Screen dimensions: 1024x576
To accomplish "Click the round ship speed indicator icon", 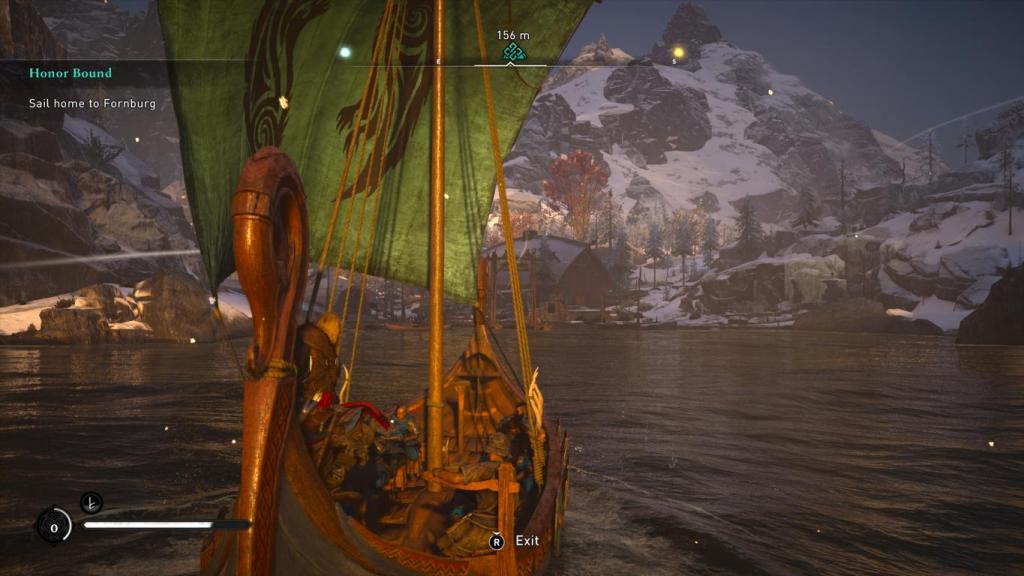I will pyautogui.click(x=54, y=525).
